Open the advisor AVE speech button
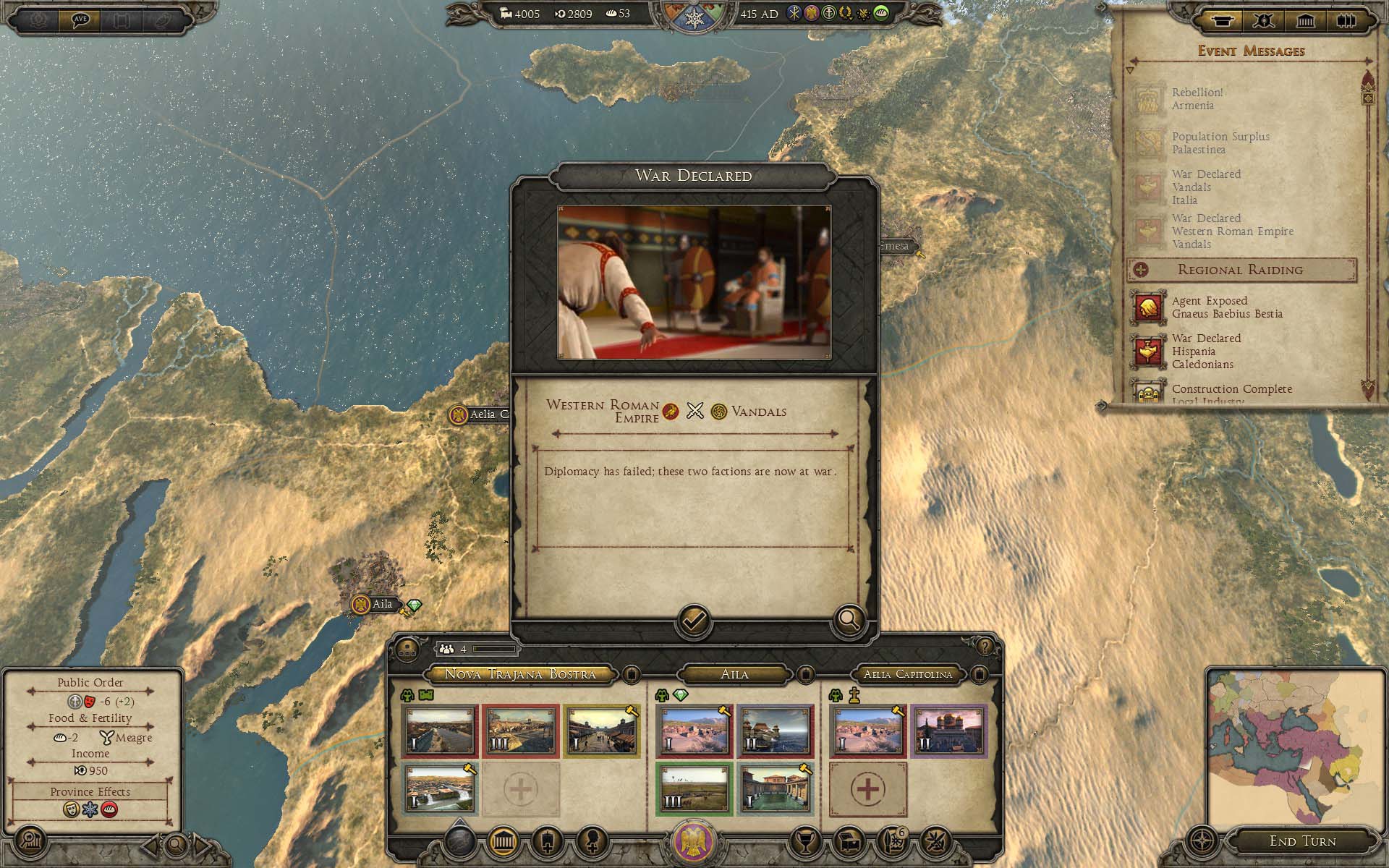The image size is (1389, 868). tap(80, 19)
